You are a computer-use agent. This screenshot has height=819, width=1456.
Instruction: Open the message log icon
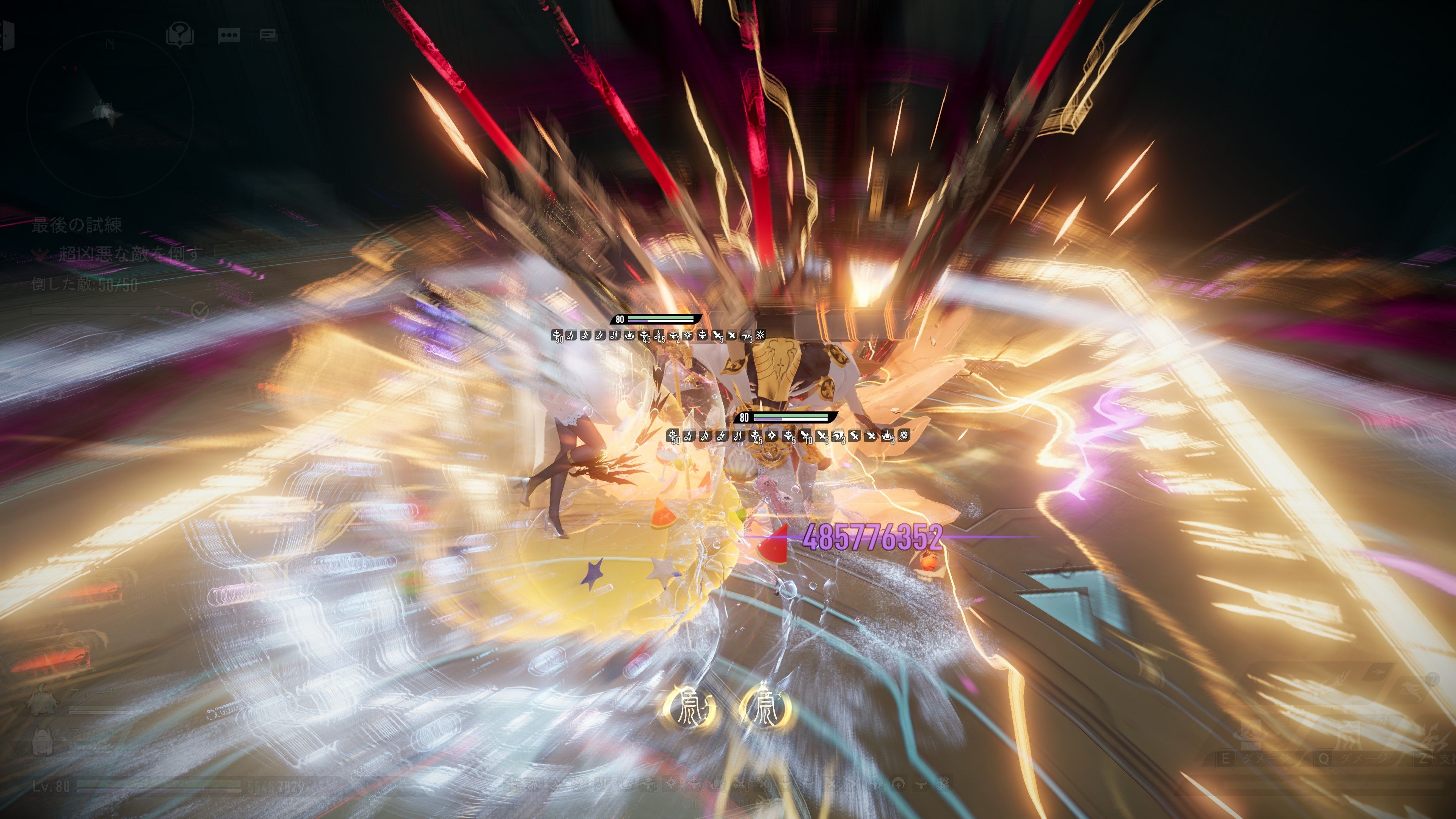pyautogui.click(x=268, y=36)
